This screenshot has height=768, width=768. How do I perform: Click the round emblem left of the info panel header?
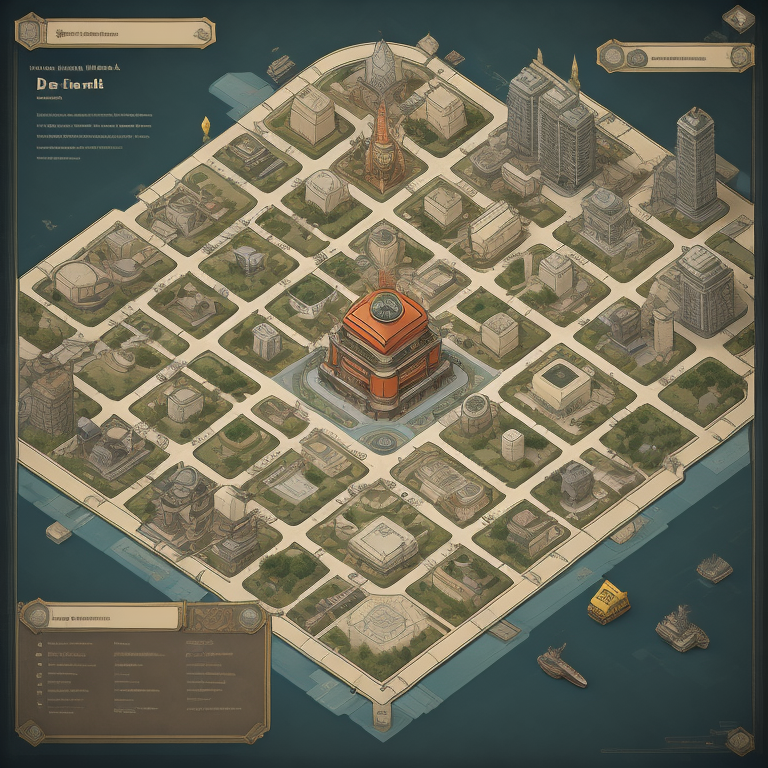coord(35,616)
